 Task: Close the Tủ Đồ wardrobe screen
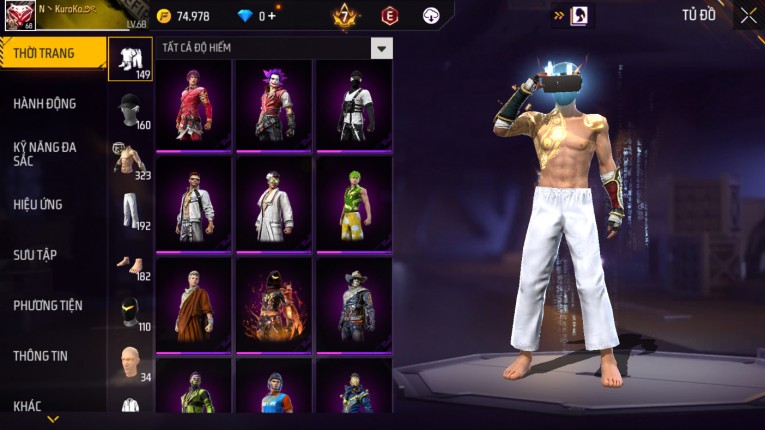[748, 15]
